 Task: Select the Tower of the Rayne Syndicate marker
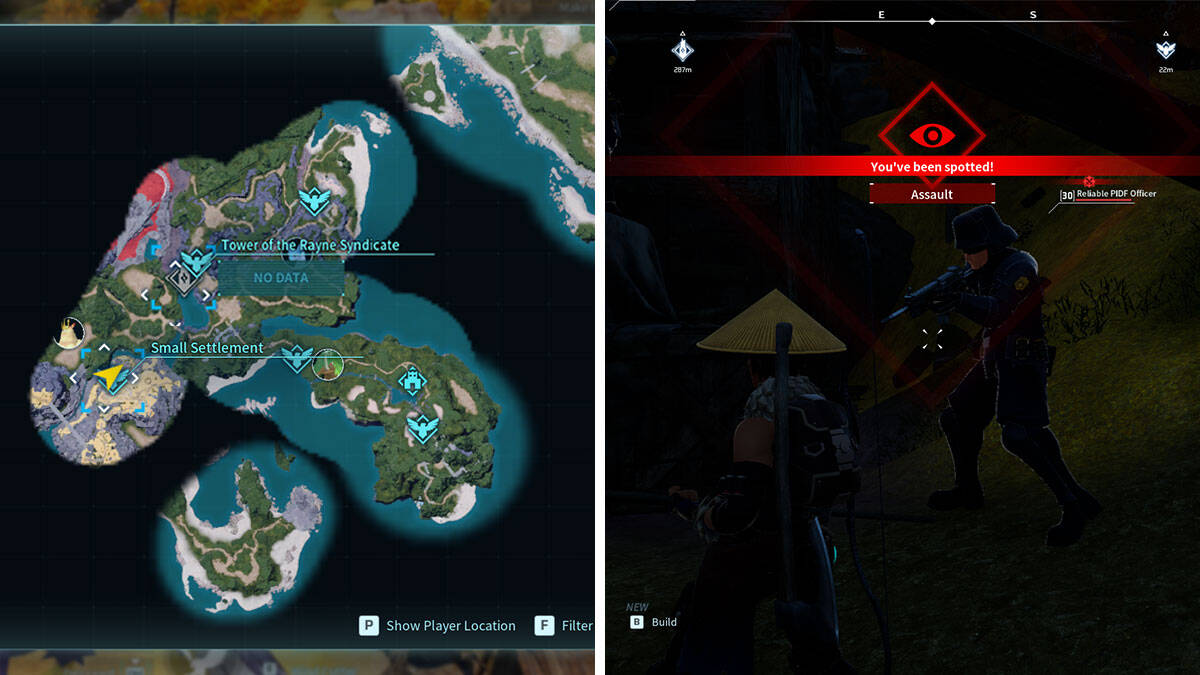click(181, 278)
